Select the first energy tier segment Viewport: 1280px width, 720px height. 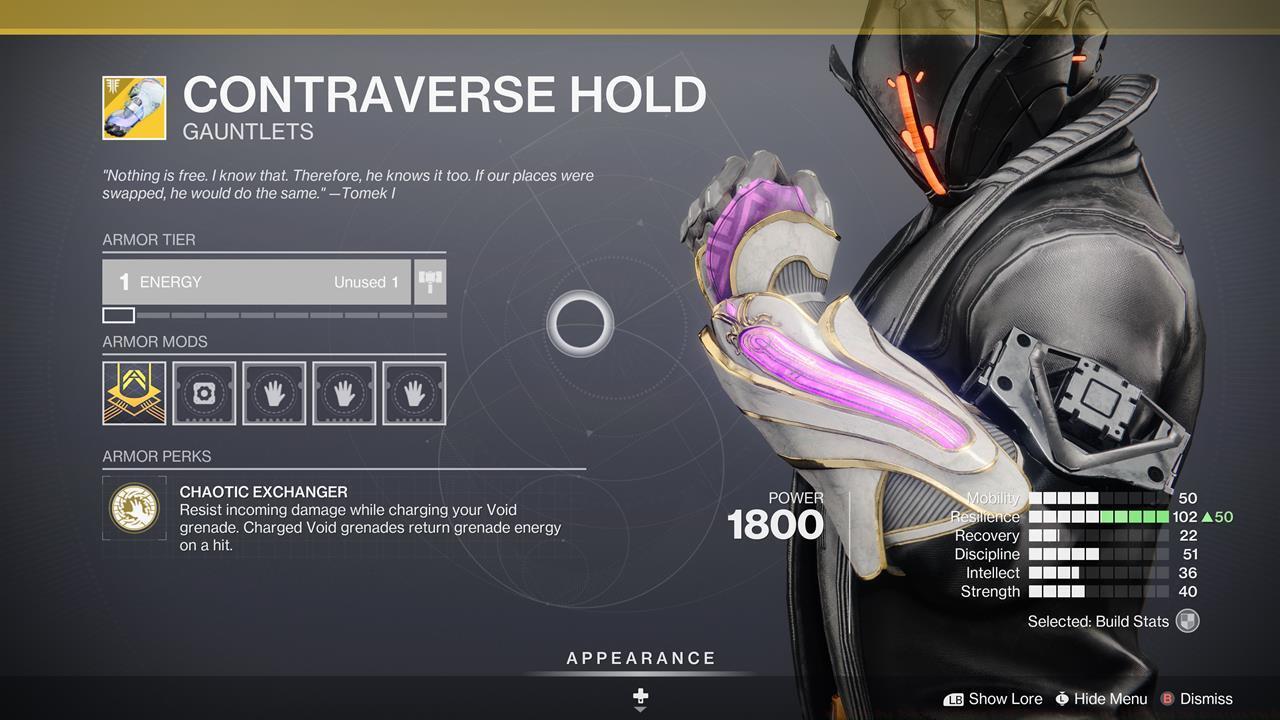point(118,314)
